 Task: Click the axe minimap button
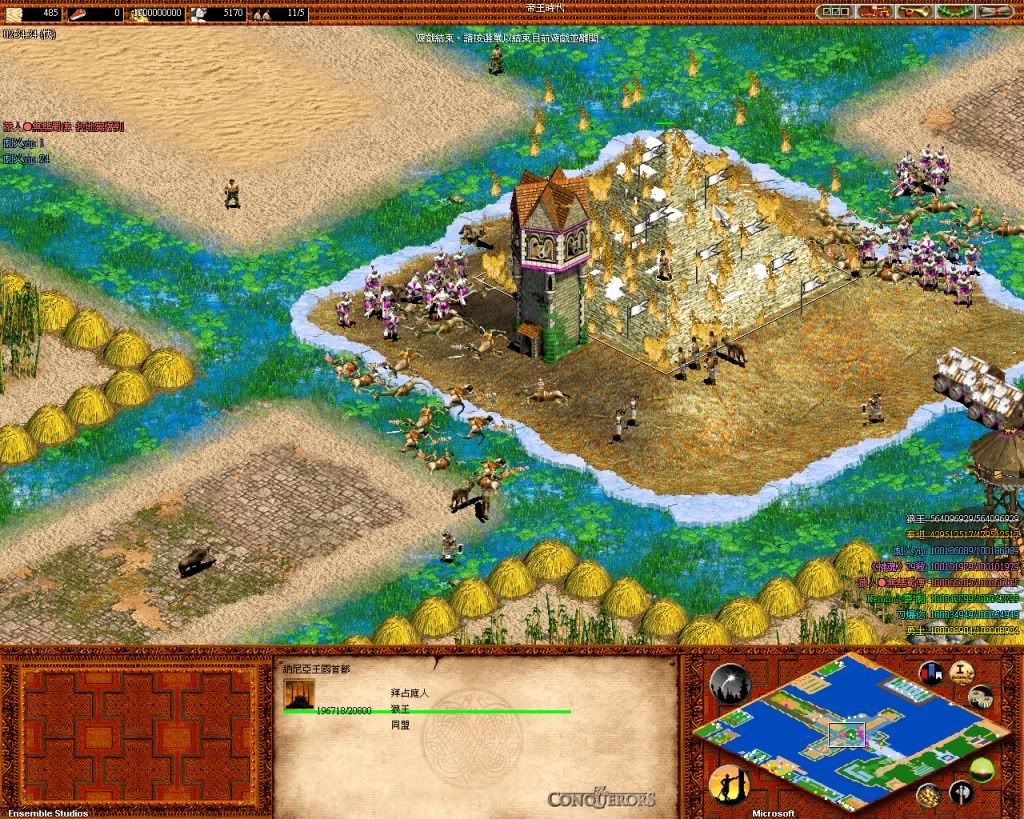[x=960, y=793]
